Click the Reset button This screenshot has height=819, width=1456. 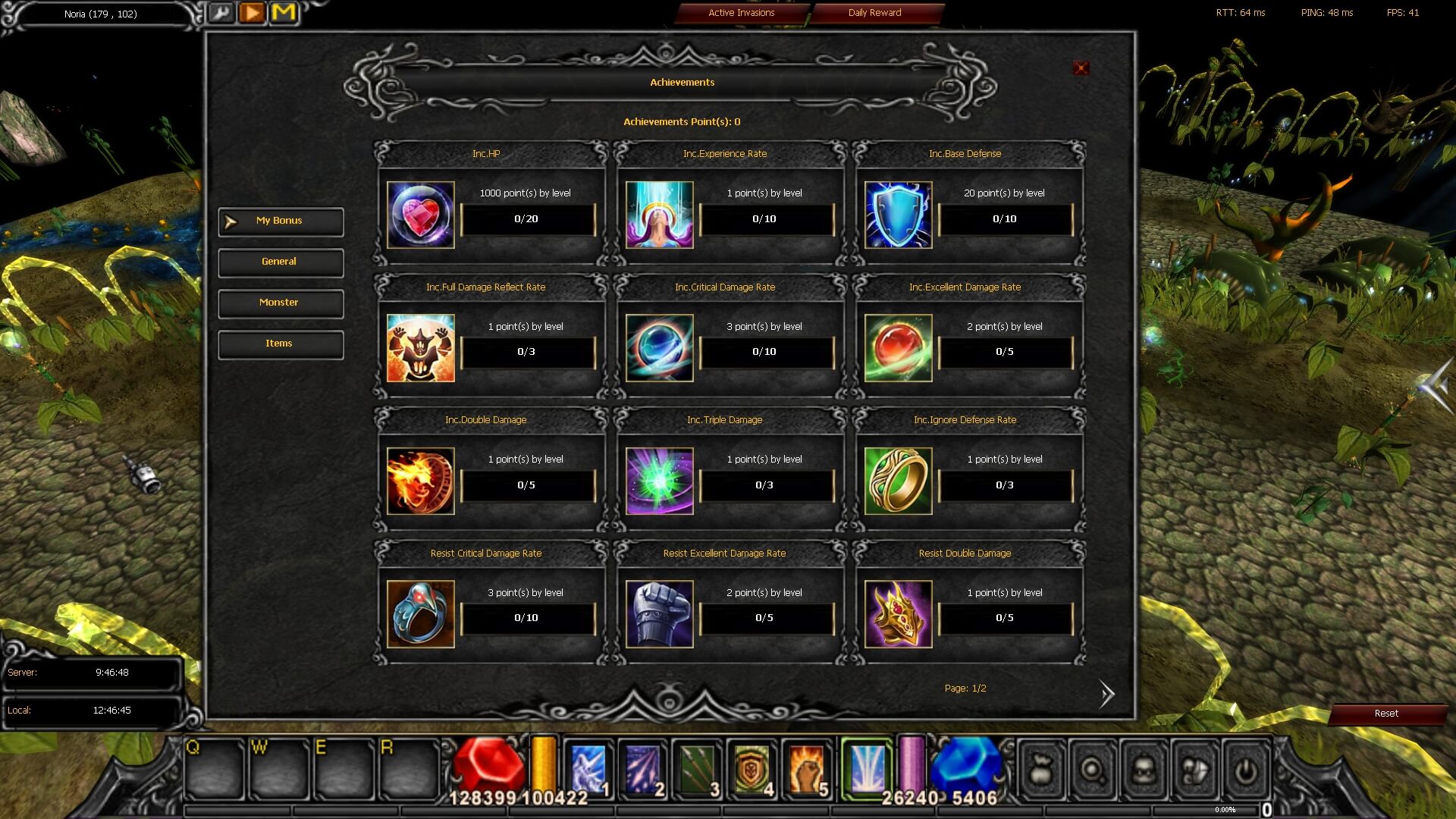pos(1387,714)
